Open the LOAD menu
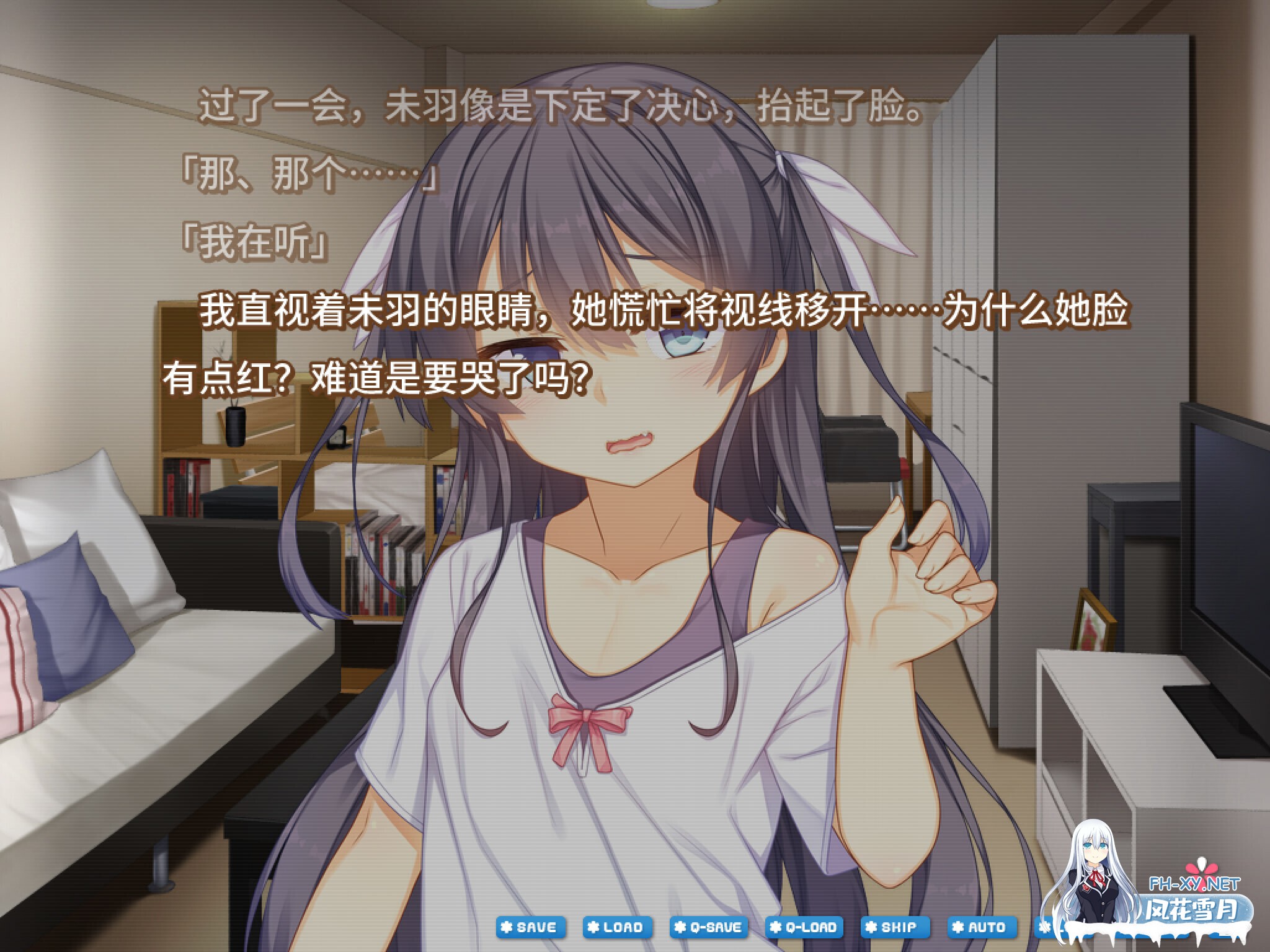1270x952 pixels. (x=617, y=928)
